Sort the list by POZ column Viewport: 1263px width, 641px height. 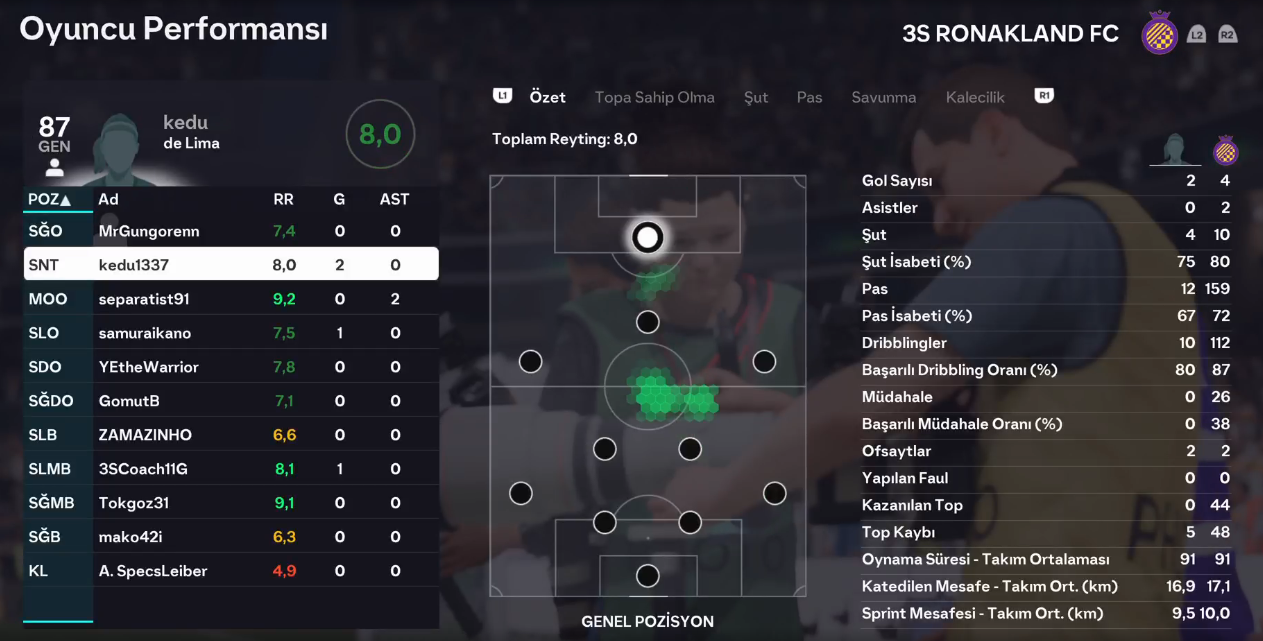49,199
